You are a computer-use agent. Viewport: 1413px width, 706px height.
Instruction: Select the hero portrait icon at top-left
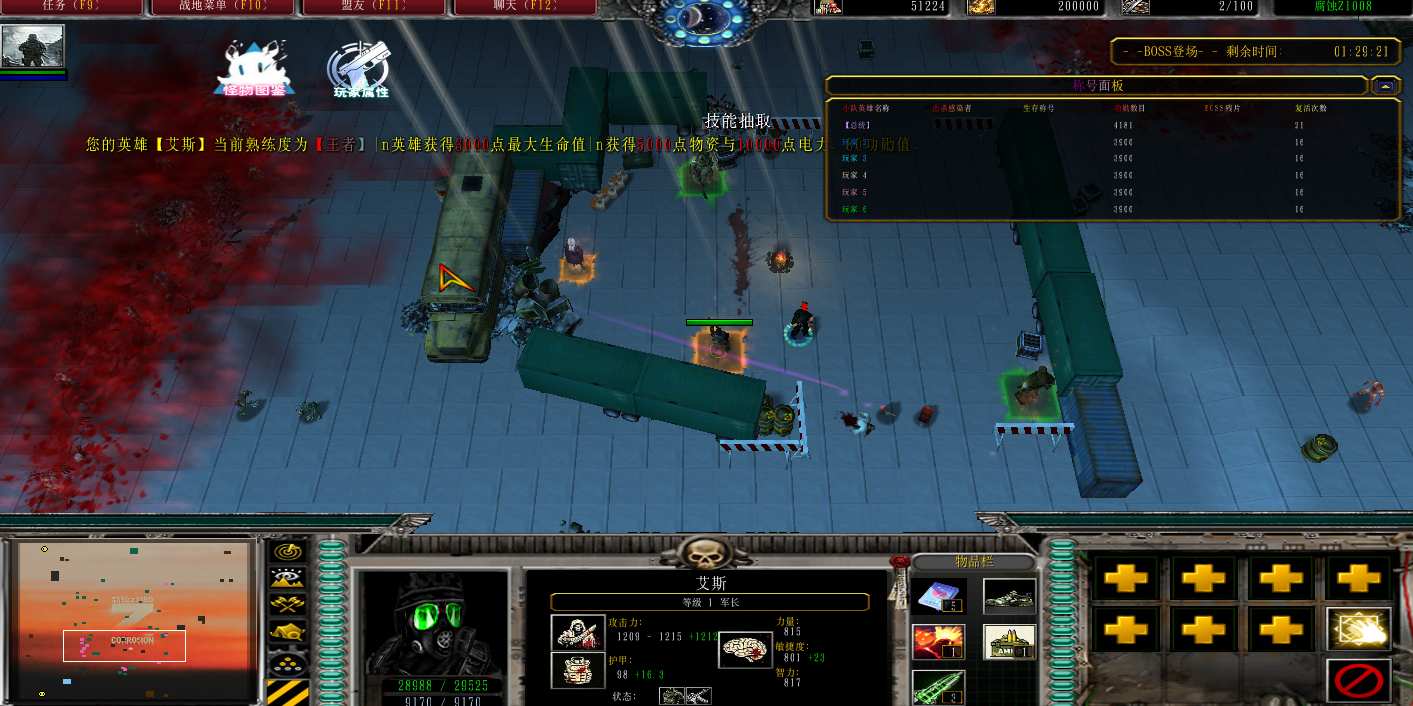click(x=33, y=47)
